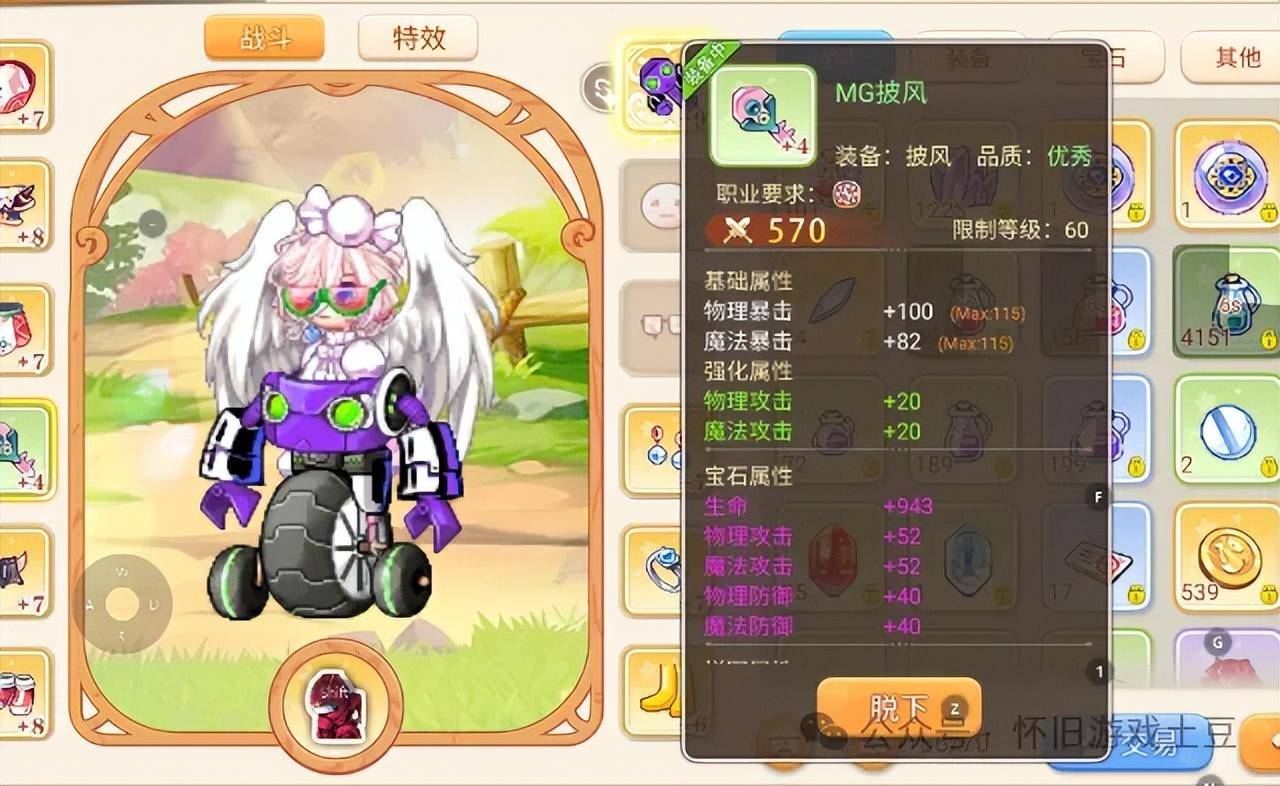
Task: Open the 特效 tab
Action: [x=418, y=40]
